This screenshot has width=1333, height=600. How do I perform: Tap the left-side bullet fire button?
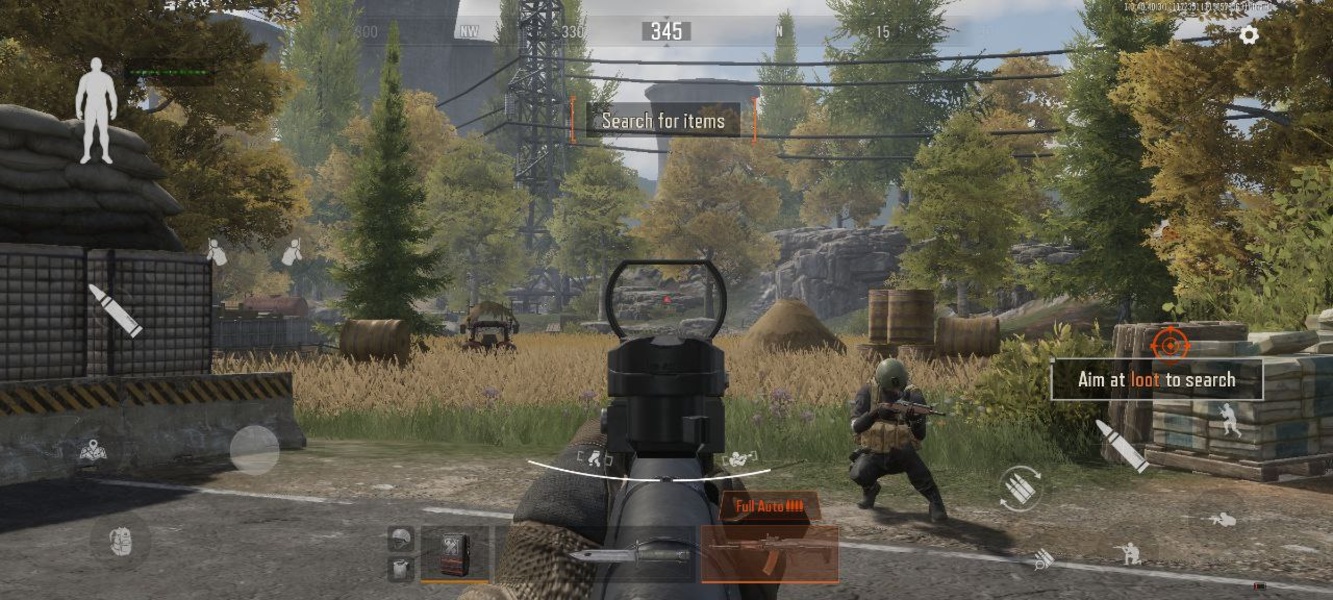114,310
